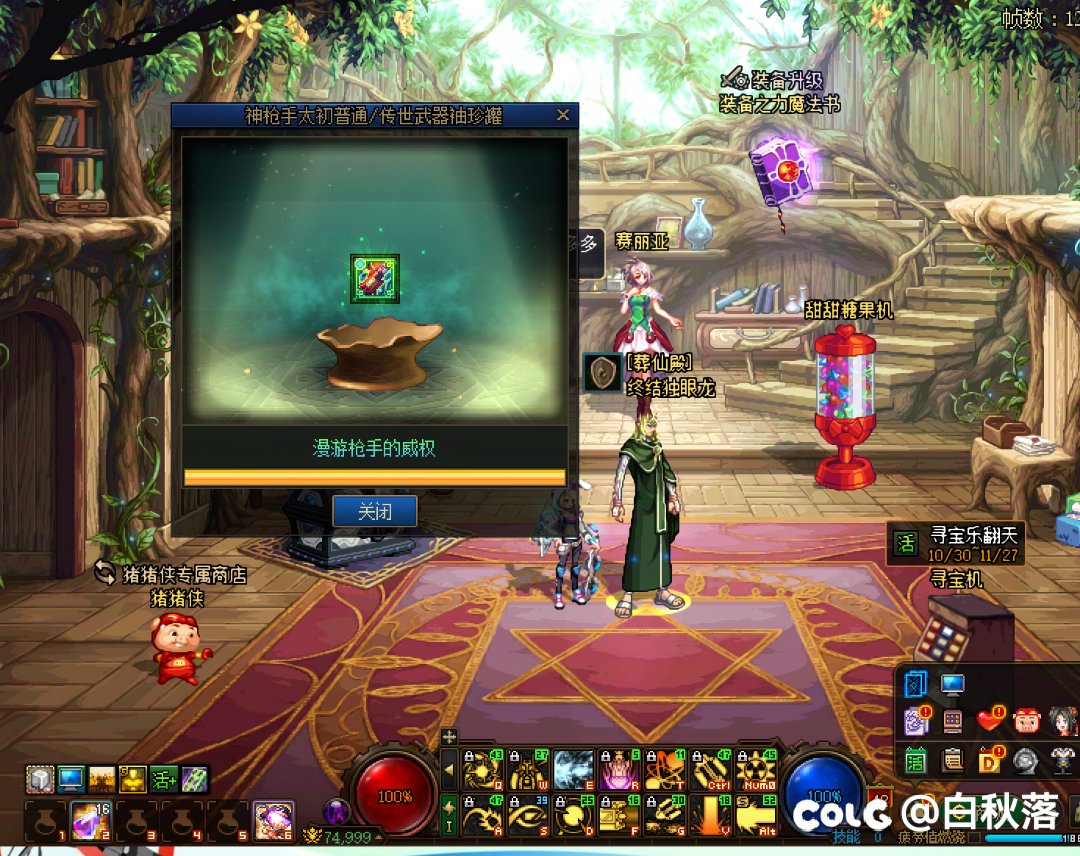
Task: Activate the eye skill on S
Action: pyautogui.click(x=528, y=815)
